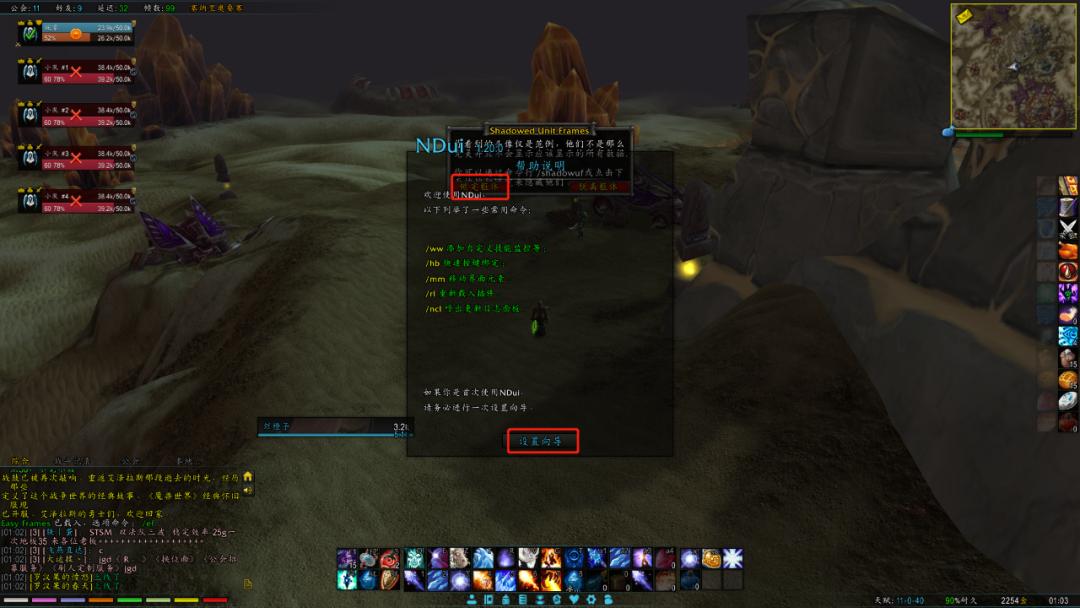This screenshot has height=608, width=1080.
Task: Click the crossed swords icon in side bar
Action: pos(1069,228)
